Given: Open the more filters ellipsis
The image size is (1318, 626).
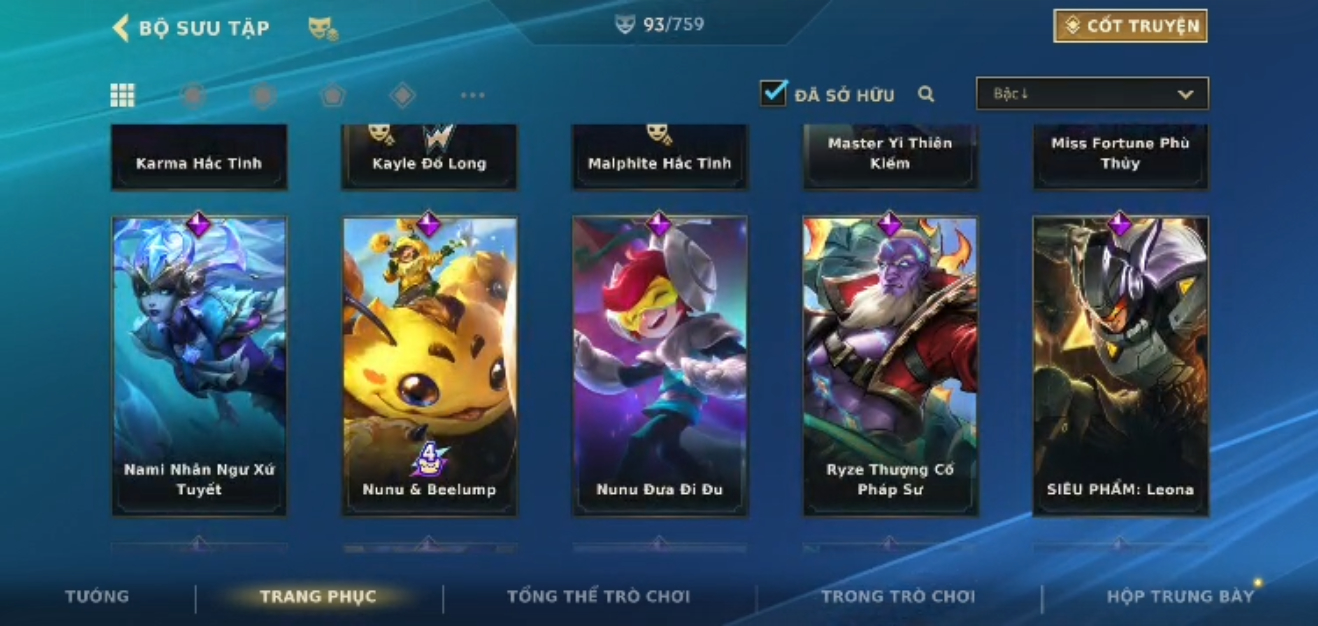Looking at the screenshot, I should (472, 95).
